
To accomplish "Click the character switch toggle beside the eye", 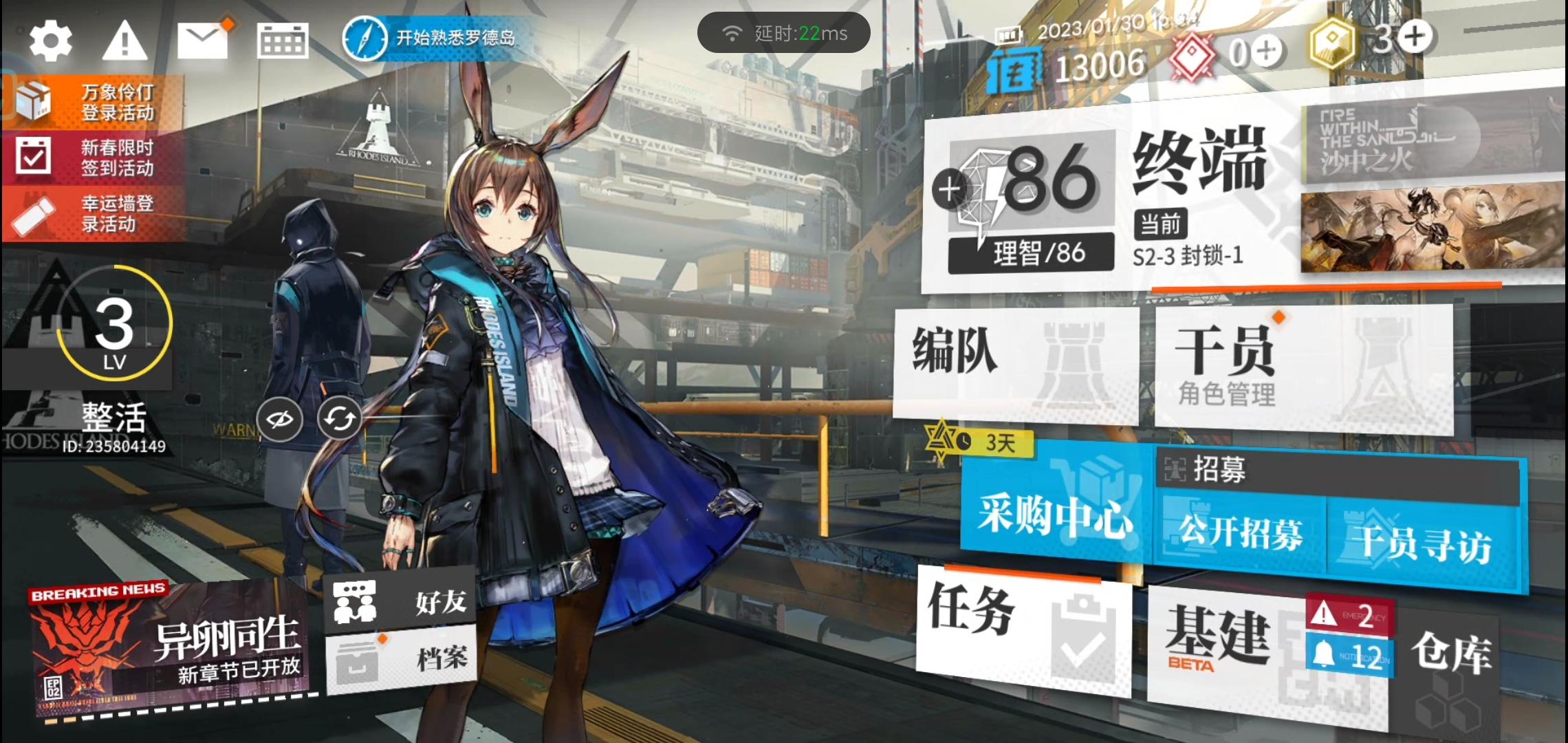I will click(338, 418).
